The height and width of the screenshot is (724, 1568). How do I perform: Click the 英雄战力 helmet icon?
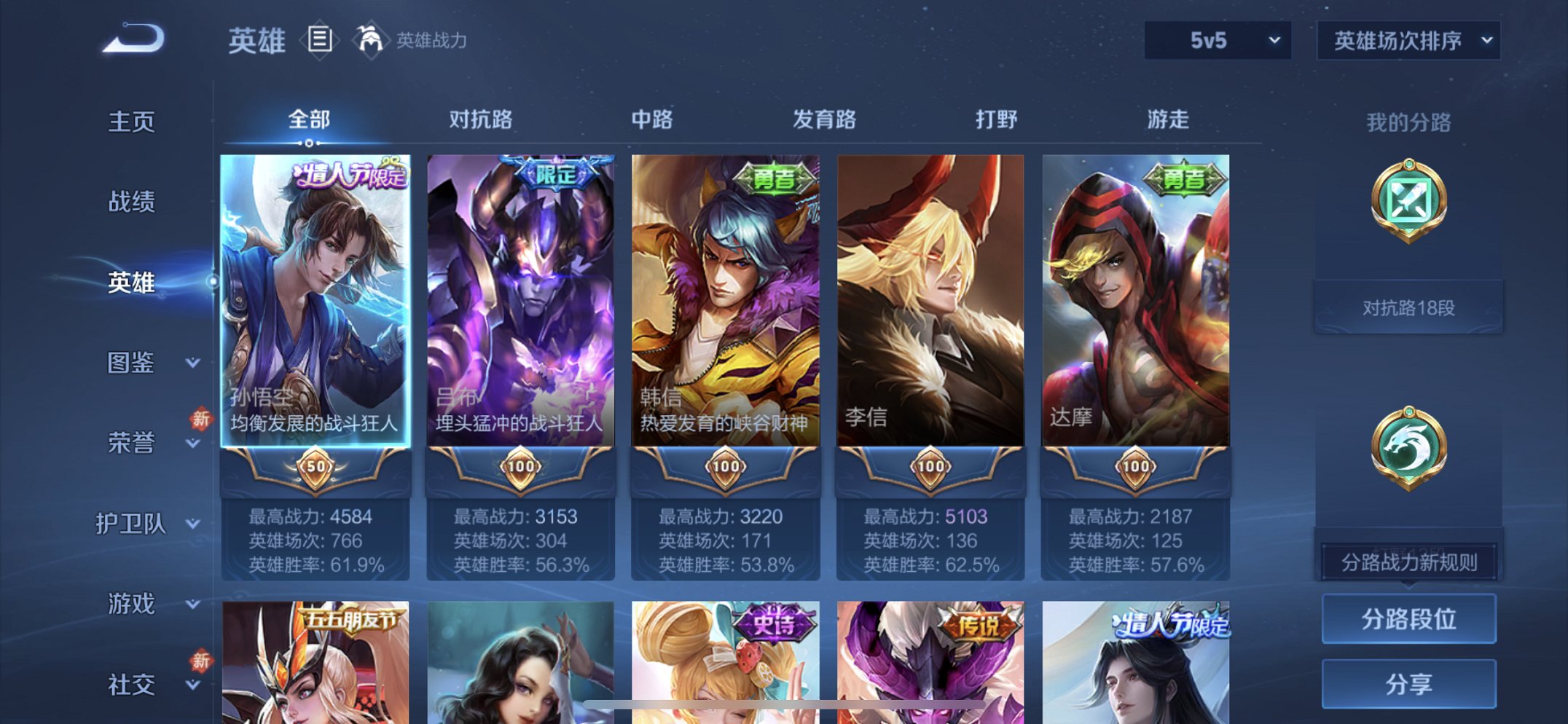tap(372, 40)
